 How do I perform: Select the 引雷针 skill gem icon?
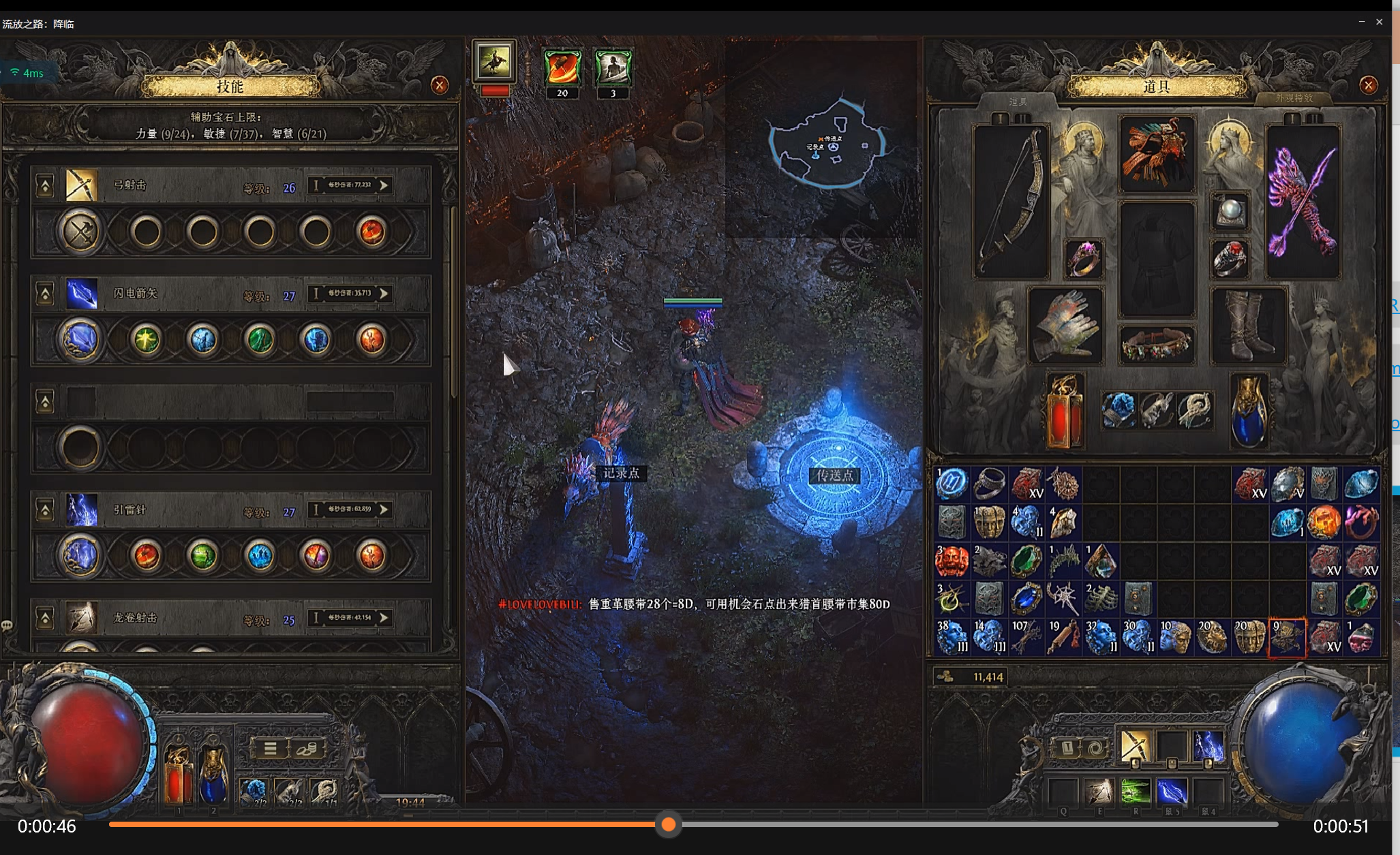pyautogui.click(x=81, y=510)
